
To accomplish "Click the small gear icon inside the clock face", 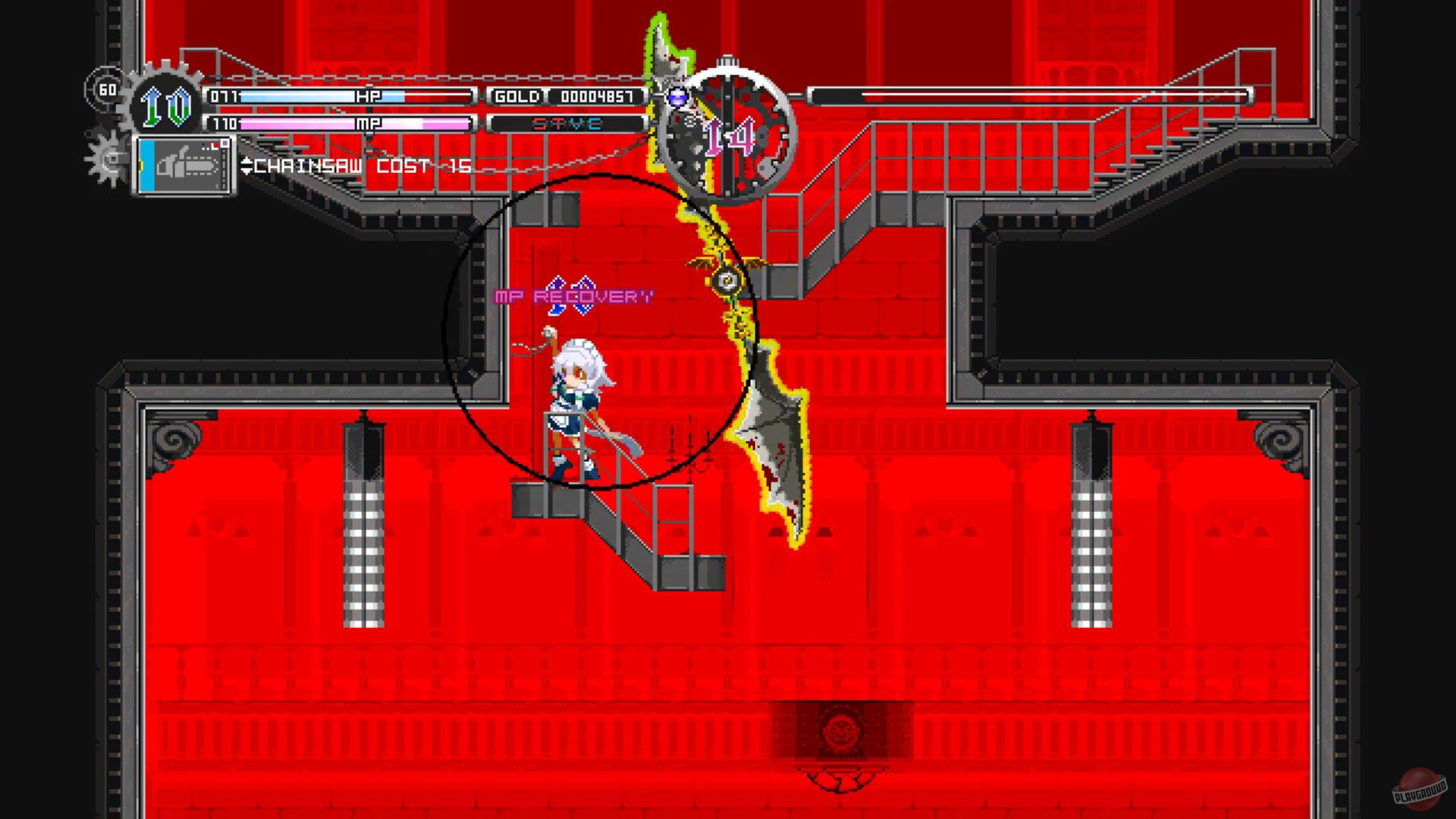I will (x=690, y=121).
